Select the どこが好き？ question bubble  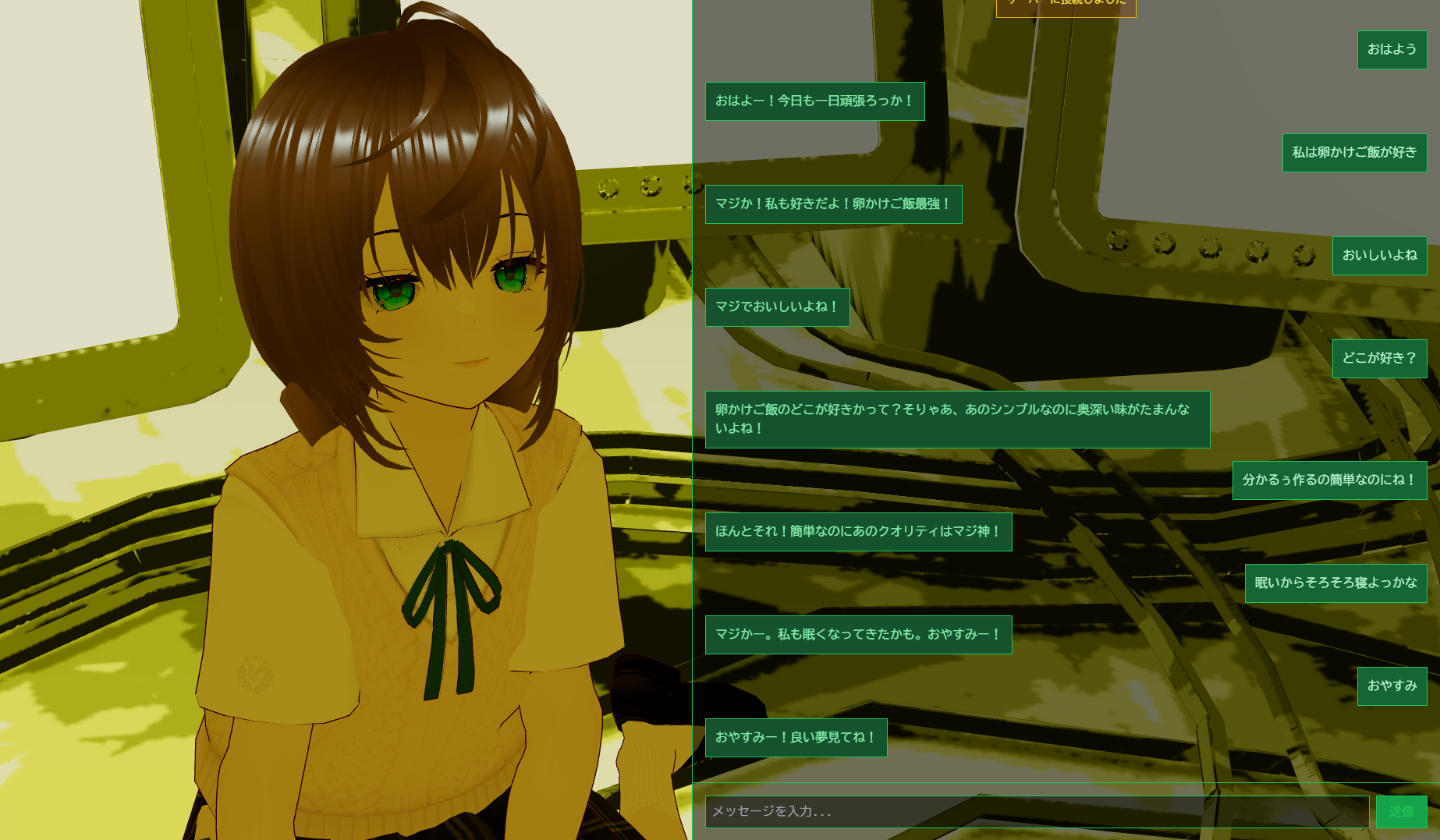[1379, 358]
